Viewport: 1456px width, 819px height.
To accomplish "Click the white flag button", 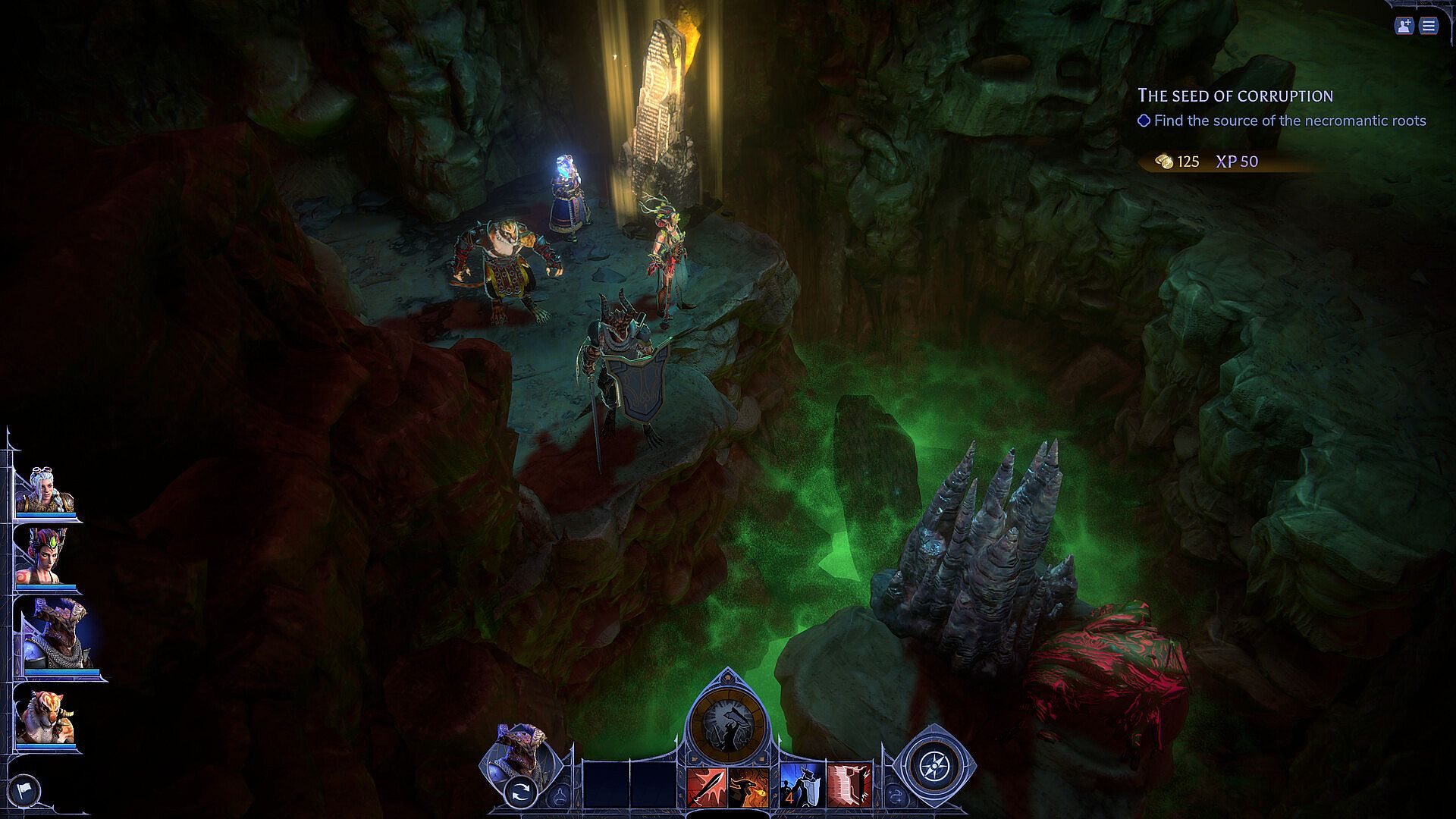I will [x=24, y=792].
